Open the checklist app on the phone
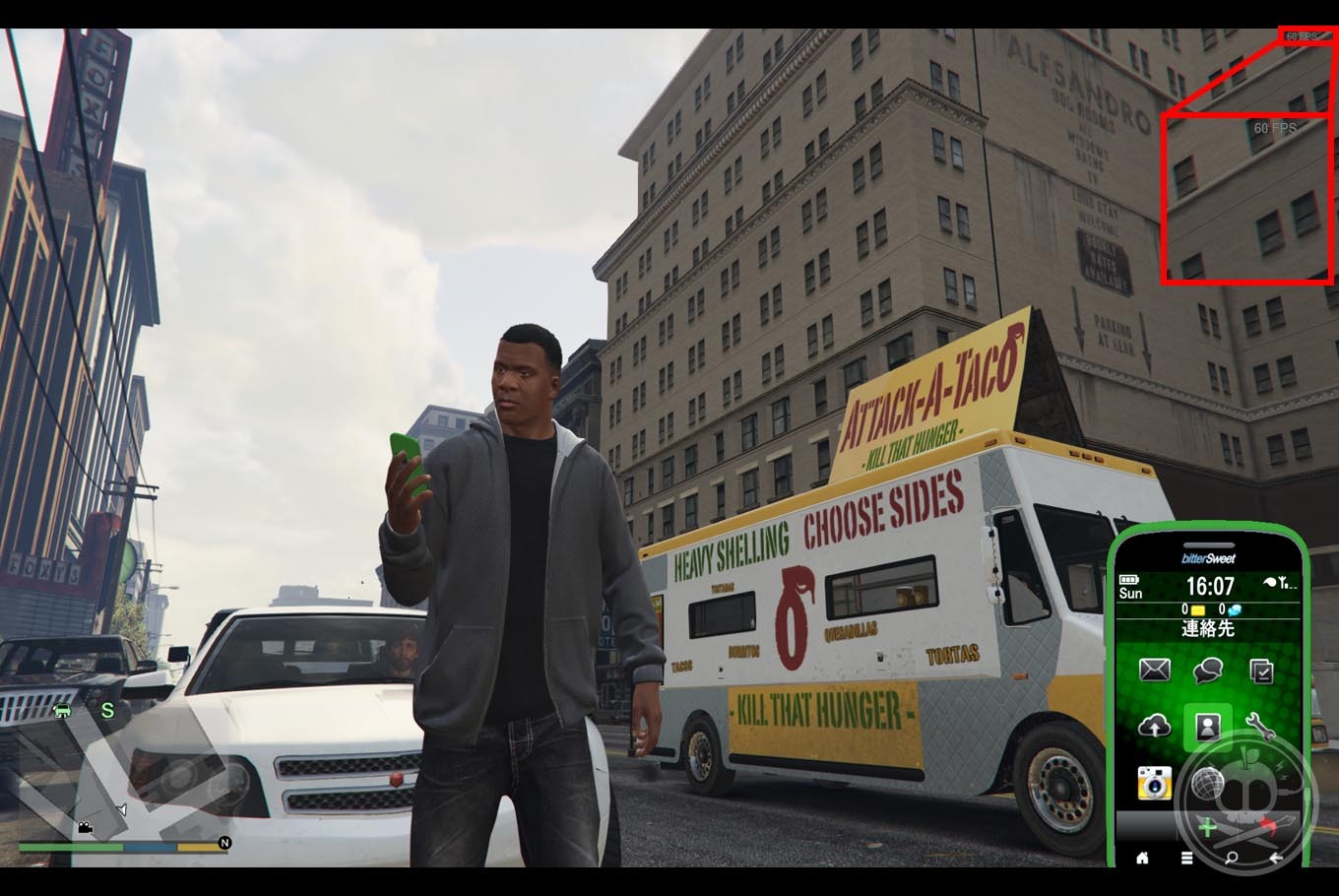The width and height of the screenshot is (1339, 896). [x=1260, y=671]
